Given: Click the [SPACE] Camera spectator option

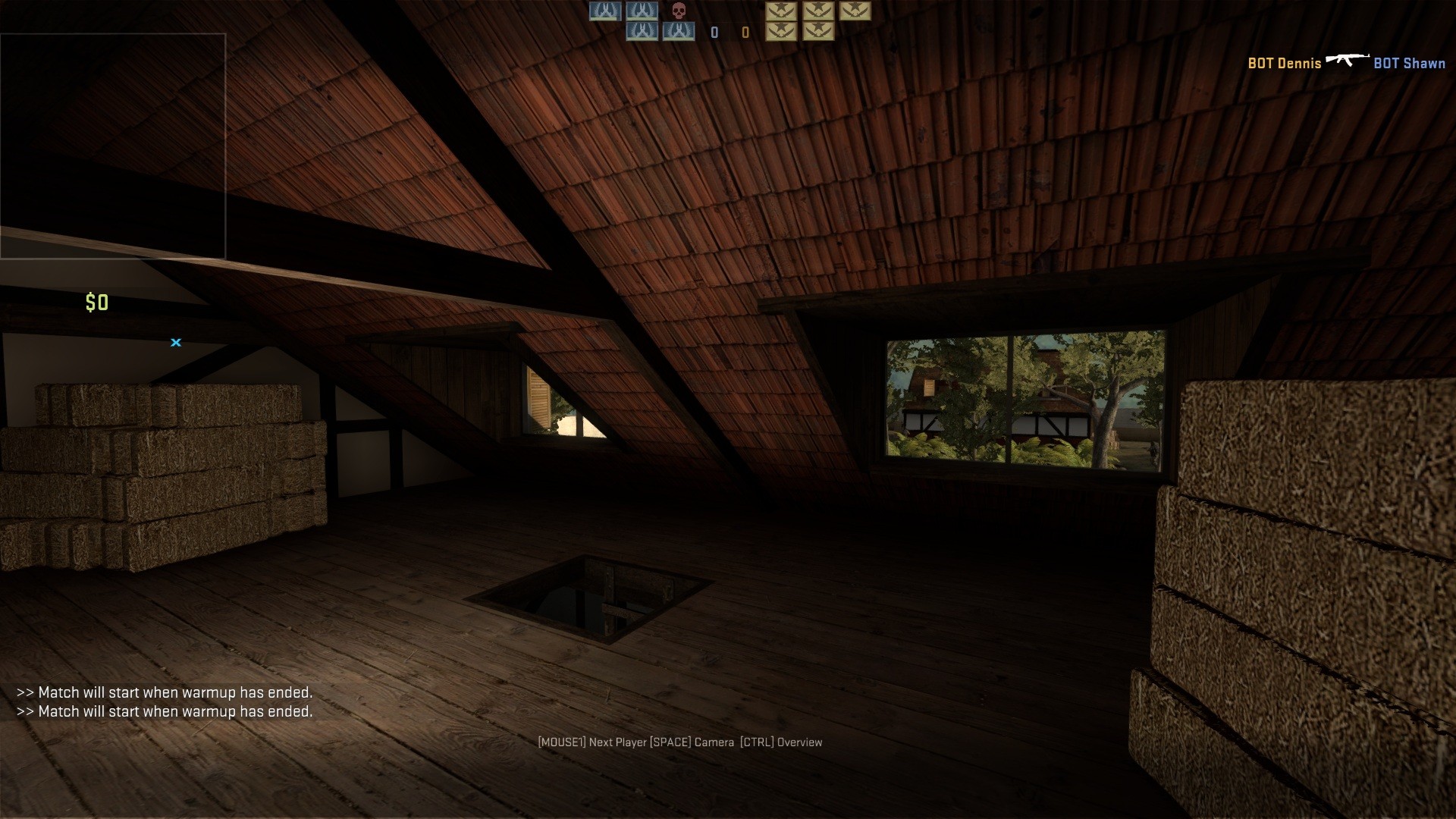Looking at the screenshot, I should point(692,742).
